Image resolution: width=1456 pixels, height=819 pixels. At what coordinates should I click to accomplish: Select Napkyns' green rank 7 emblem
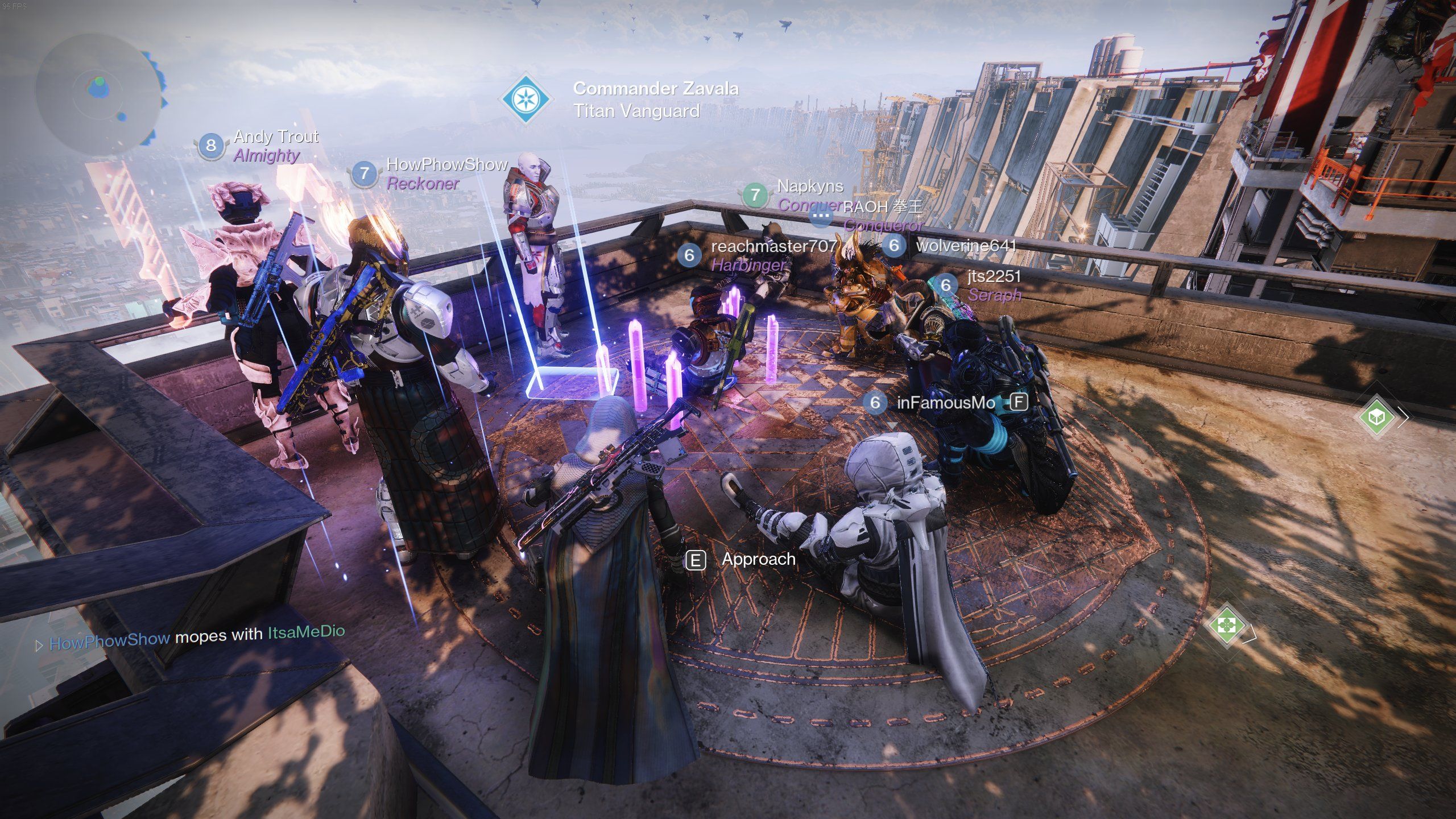[755, 195]
